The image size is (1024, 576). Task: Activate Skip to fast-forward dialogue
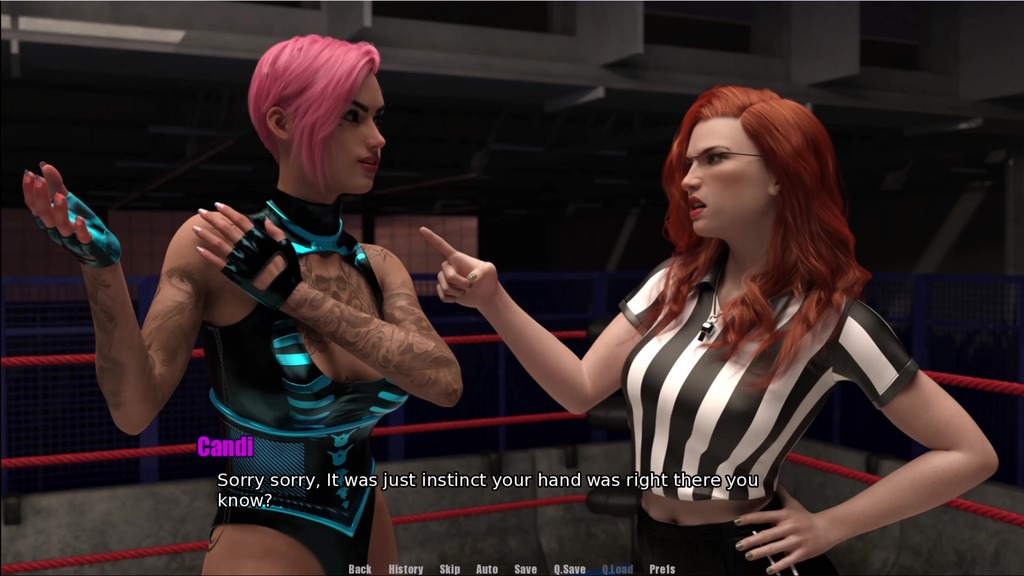point(450,569)
